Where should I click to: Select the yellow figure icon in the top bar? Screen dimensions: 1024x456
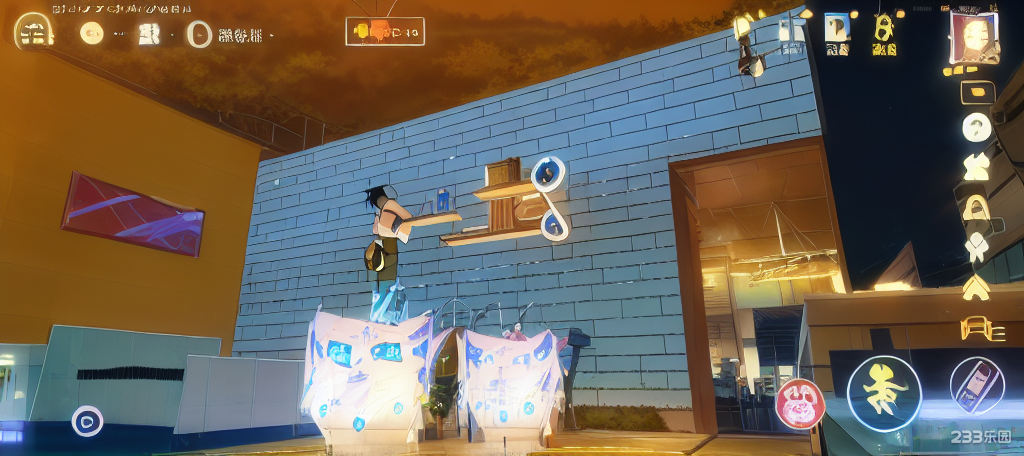coord(884,27)
